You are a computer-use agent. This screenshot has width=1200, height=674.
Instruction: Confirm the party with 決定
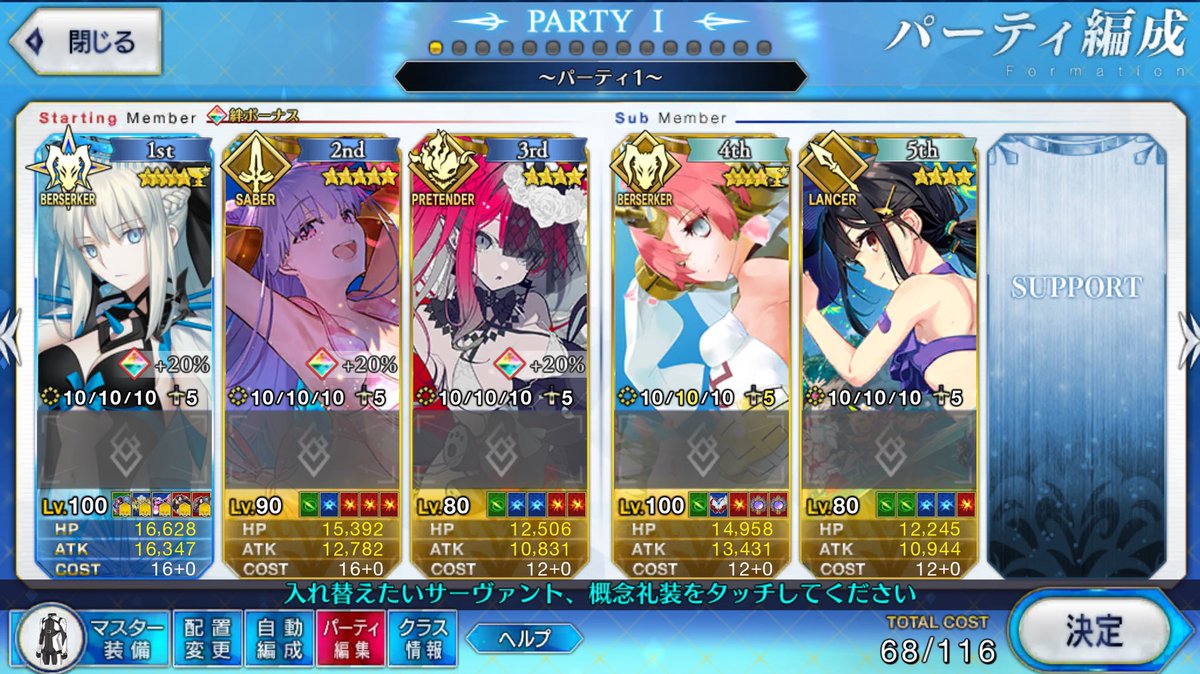(x=1093, y=632)
